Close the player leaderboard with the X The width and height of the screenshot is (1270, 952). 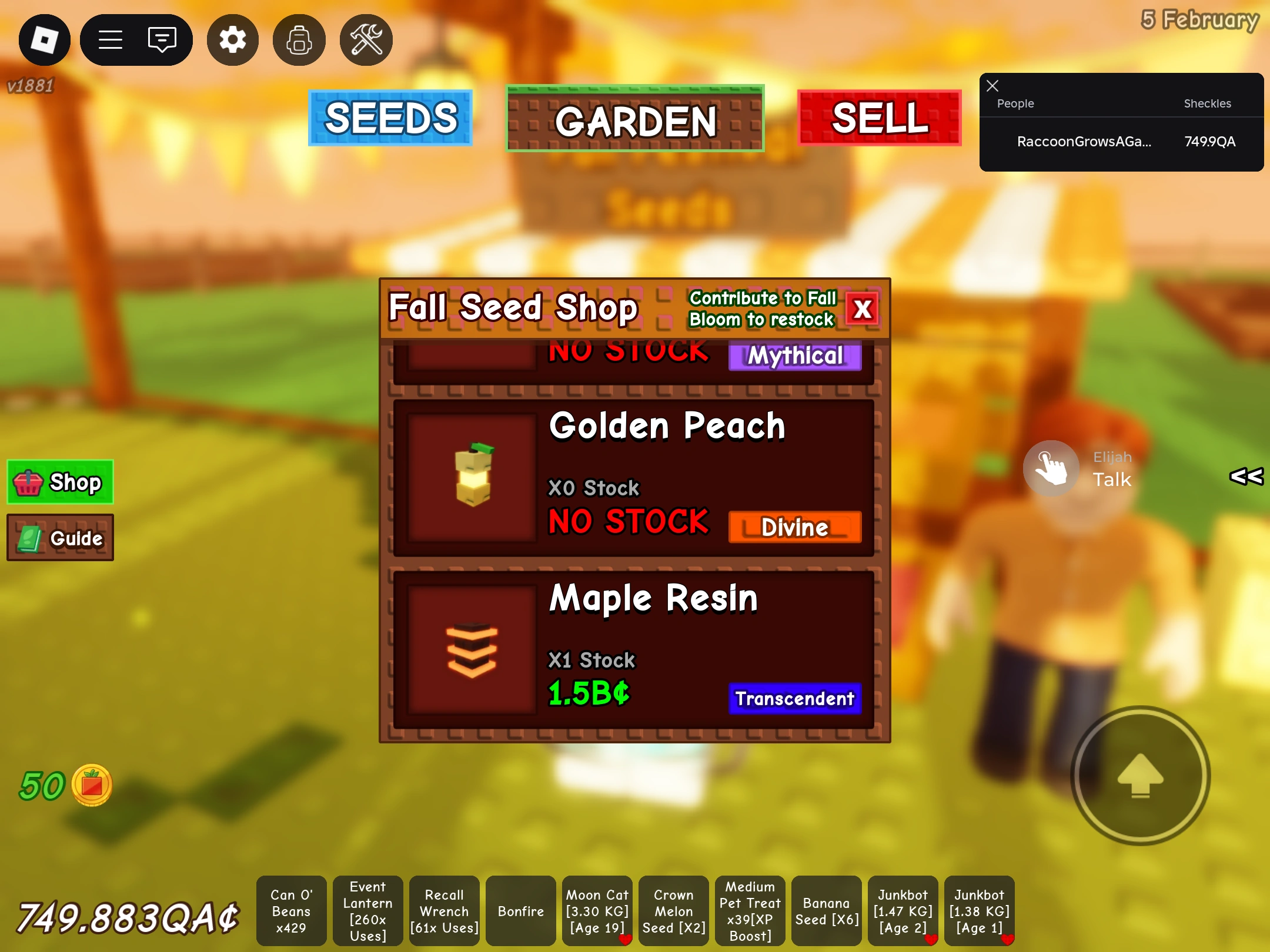click(x=992, y=86)
